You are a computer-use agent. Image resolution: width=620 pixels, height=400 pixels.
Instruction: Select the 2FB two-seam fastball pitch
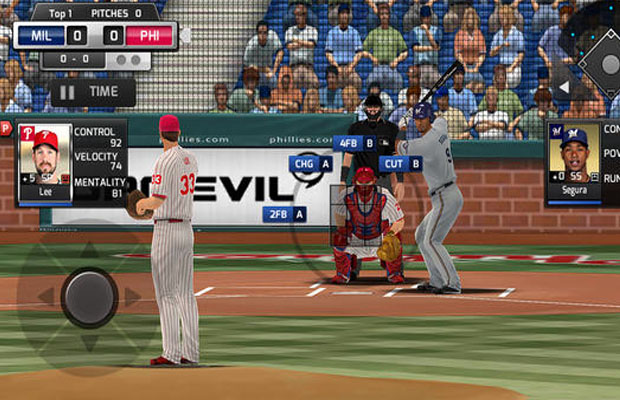(284, 214)
